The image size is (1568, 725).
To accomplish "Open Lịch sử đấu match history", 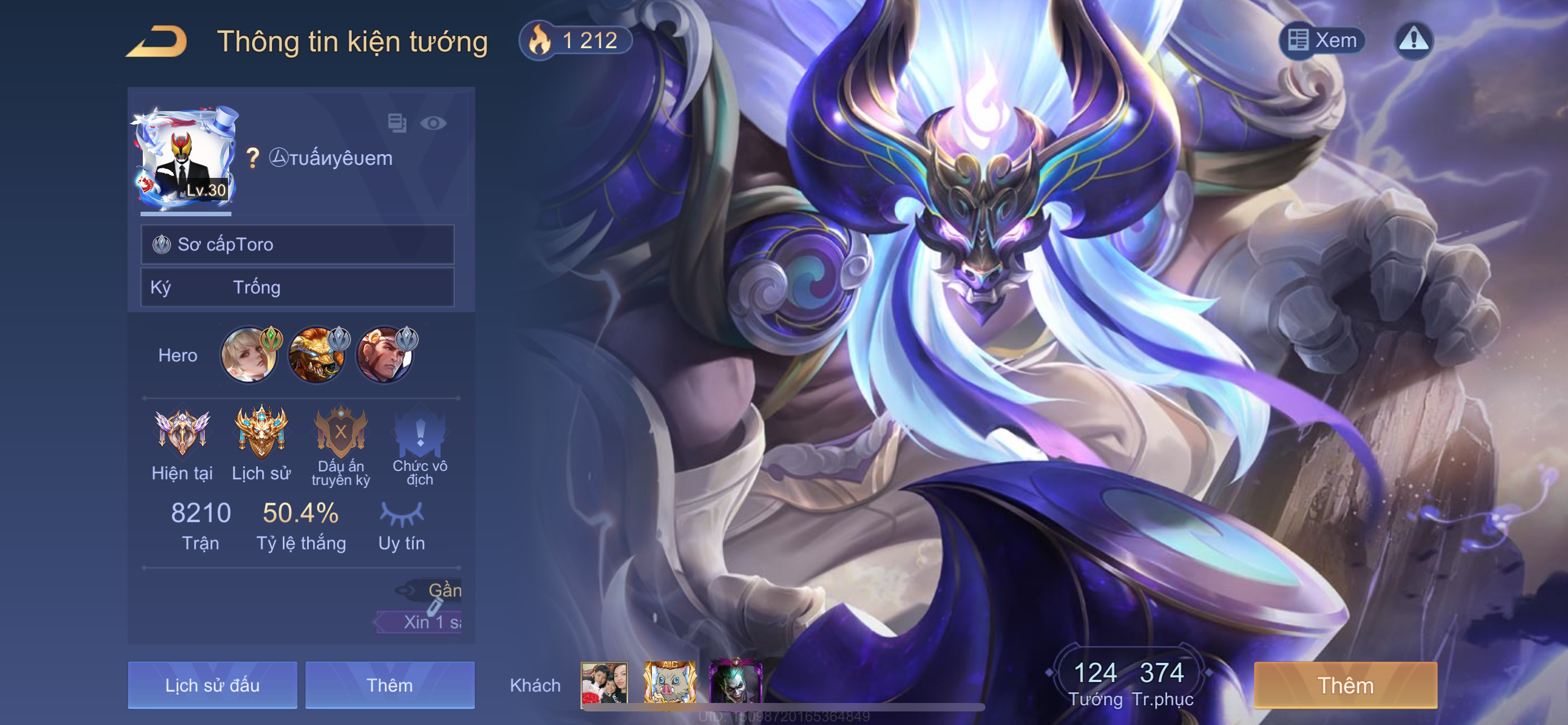I will [x=212, y=685].
